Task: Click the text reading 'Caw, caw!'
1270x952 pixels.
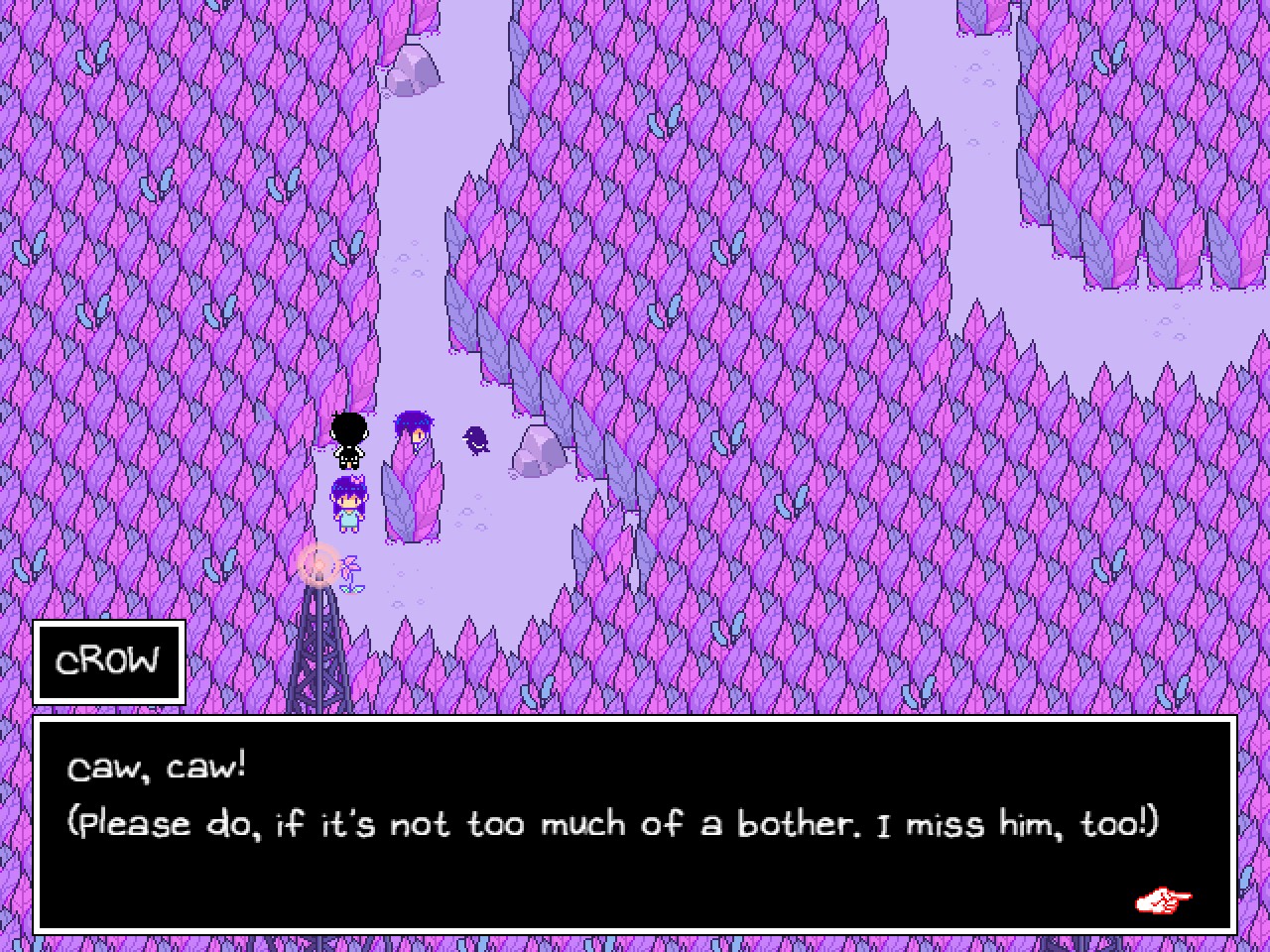Action: click(155, 767)
